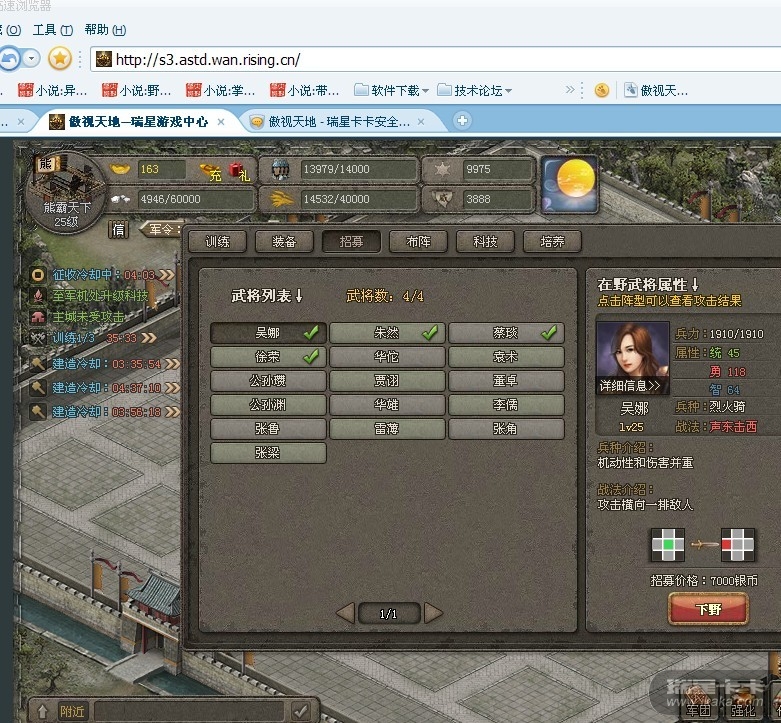Choose 贾诩 from the general list

[x=387, y=381]
